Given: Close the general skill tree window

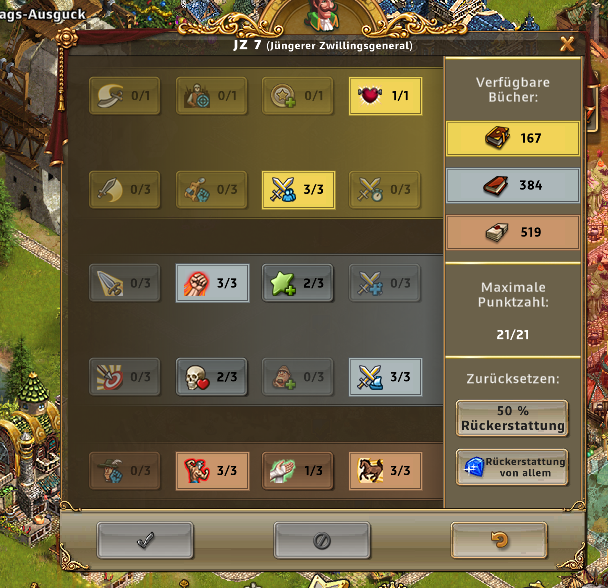Looking at the screenshot, I should tap(567, 43).
